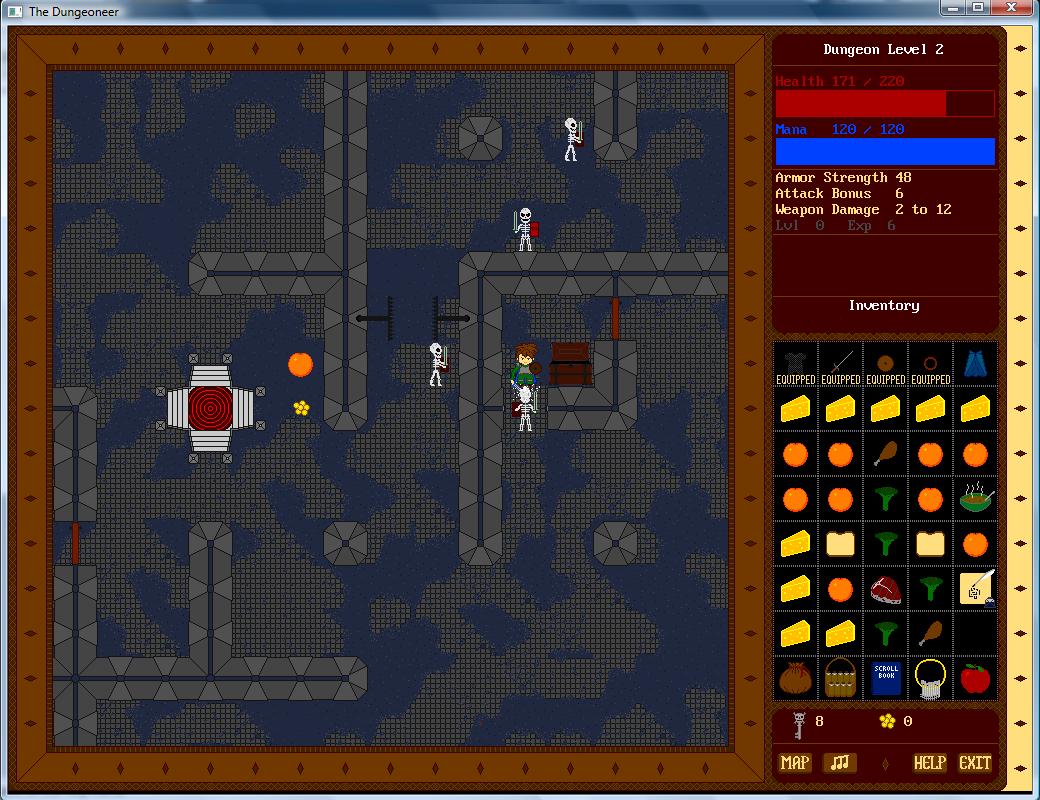The height and width of the screenshot is (800, 1040).
Task: Click the EXIT button
Action: click(975, 763)
